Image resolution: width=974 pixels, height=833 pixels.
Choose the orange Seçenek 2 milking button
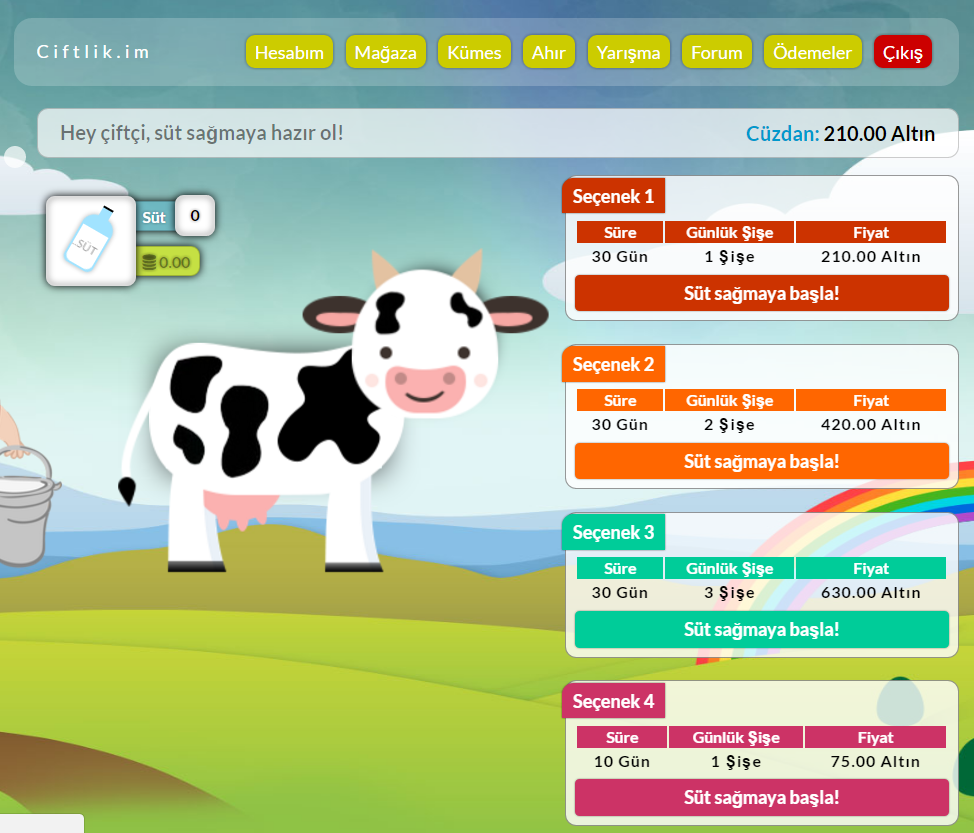(x=761, y=462)
